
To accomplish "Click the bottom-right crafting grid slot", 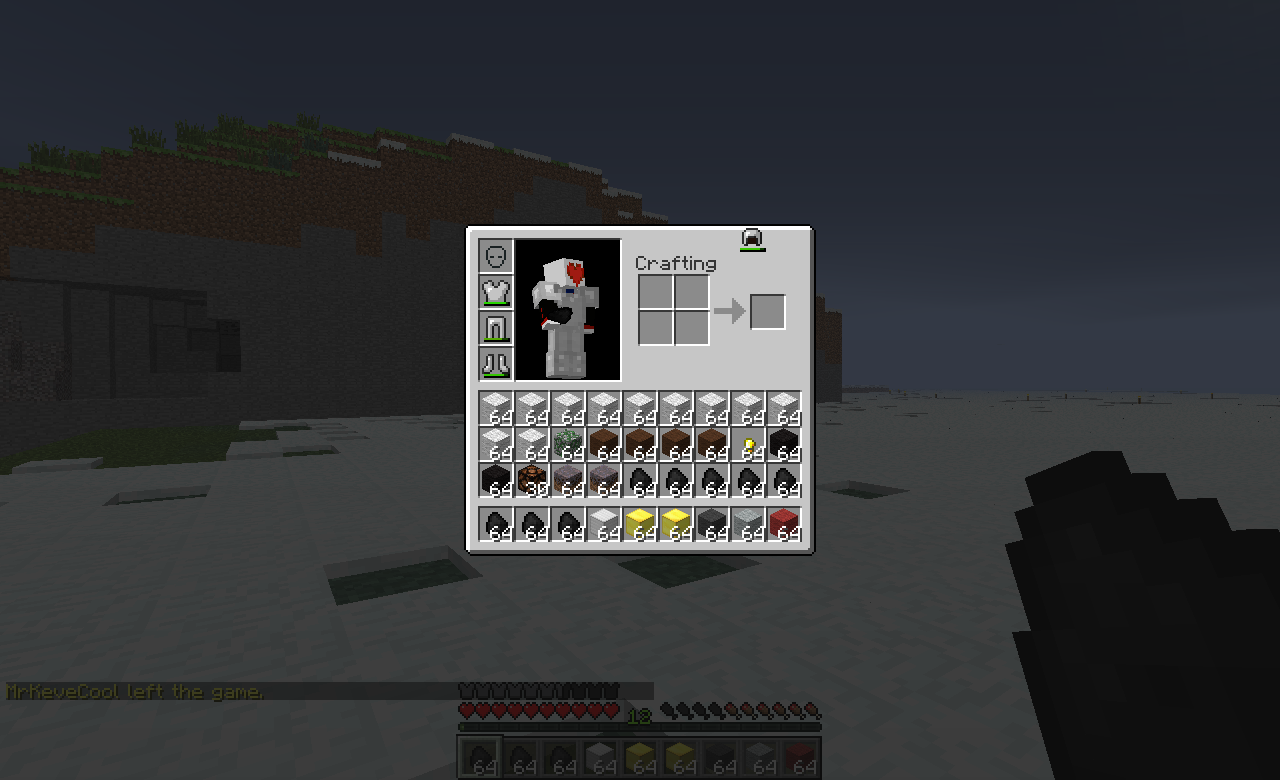I will coord(692,325).
